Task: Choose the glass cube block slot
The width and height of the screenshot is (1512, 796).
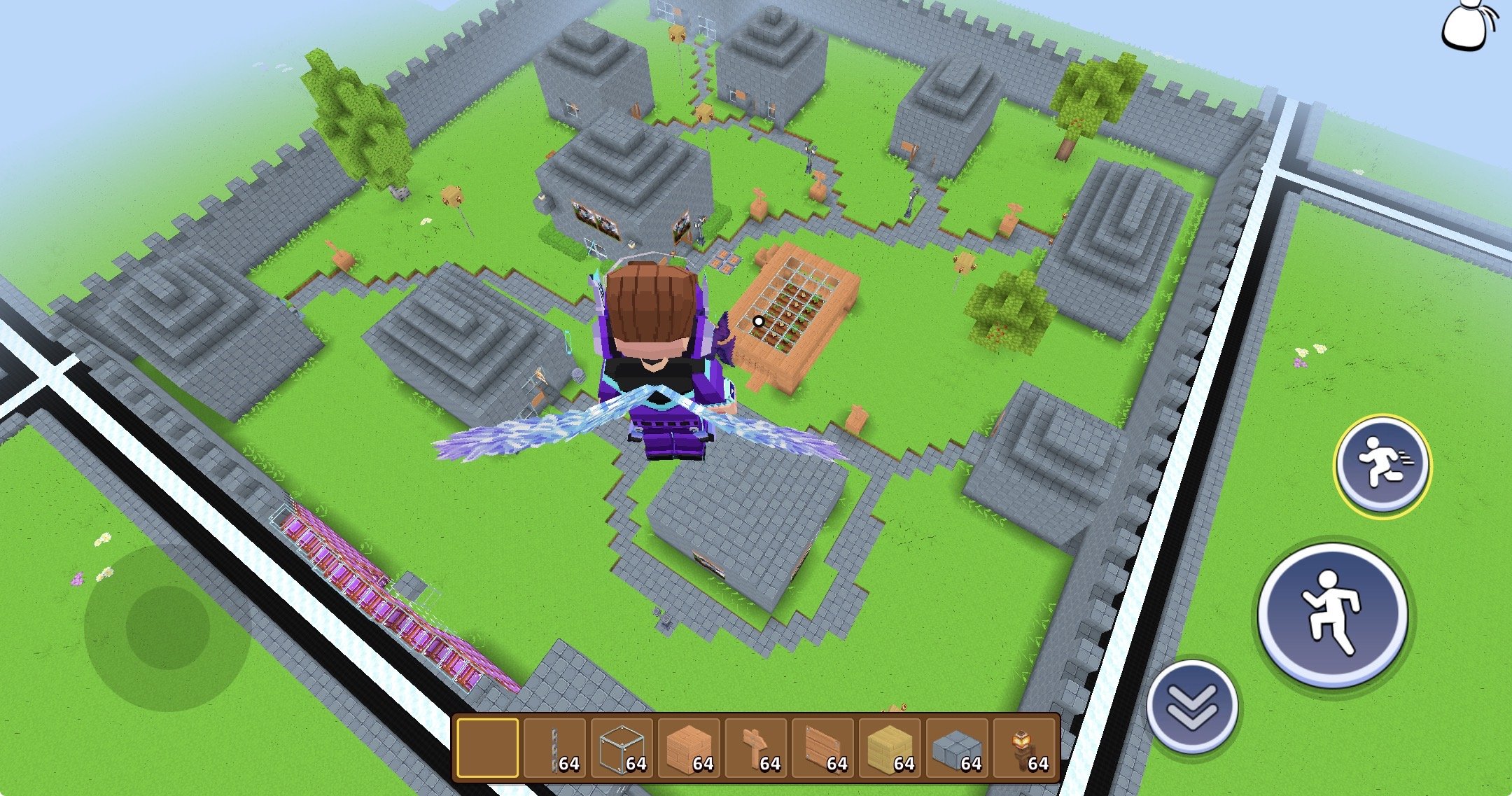Action: tap(622, 748)
